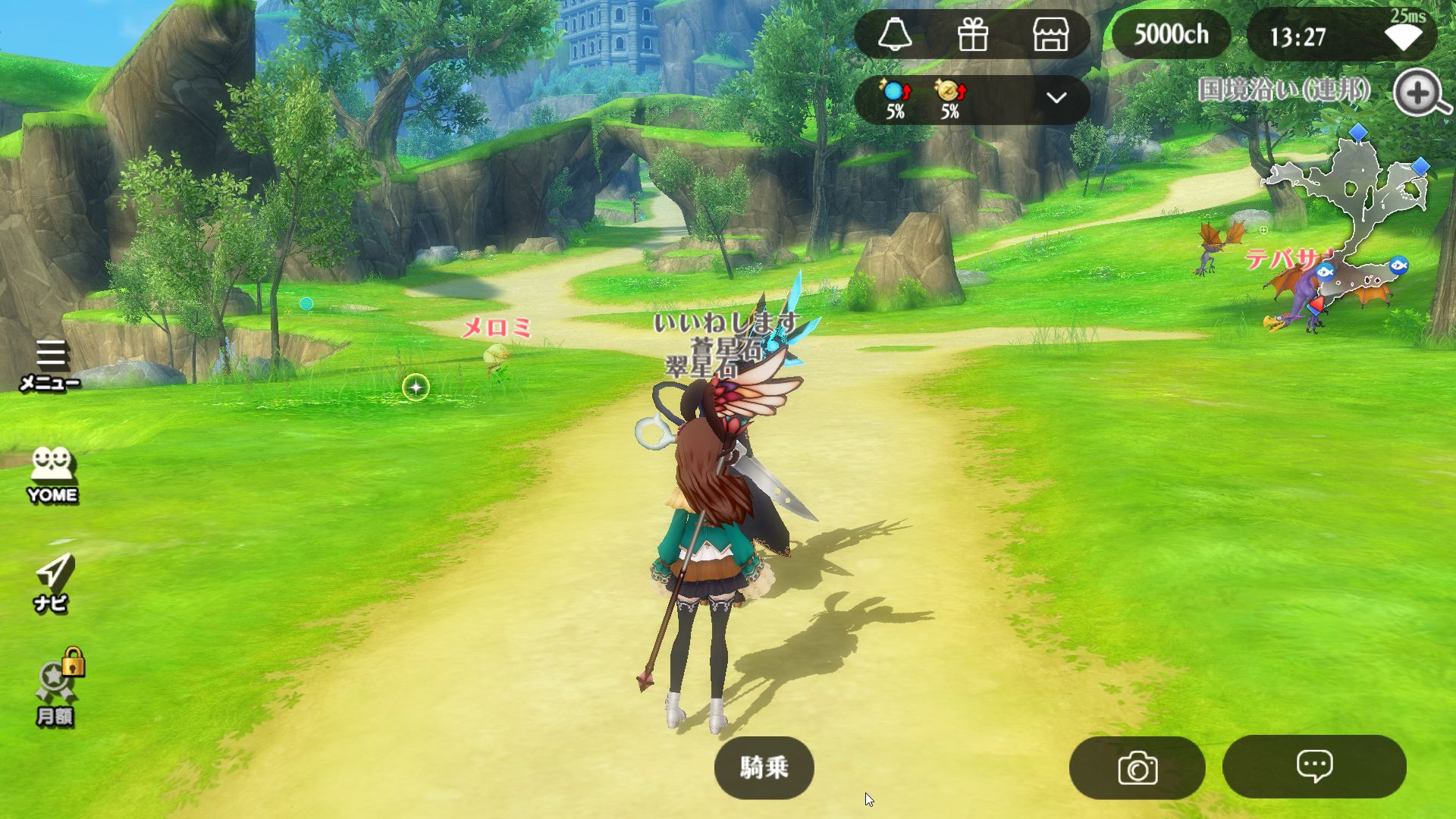Open the YOME companion icon
Viewport: 1456px width, 819px height.
pos(52,475)
